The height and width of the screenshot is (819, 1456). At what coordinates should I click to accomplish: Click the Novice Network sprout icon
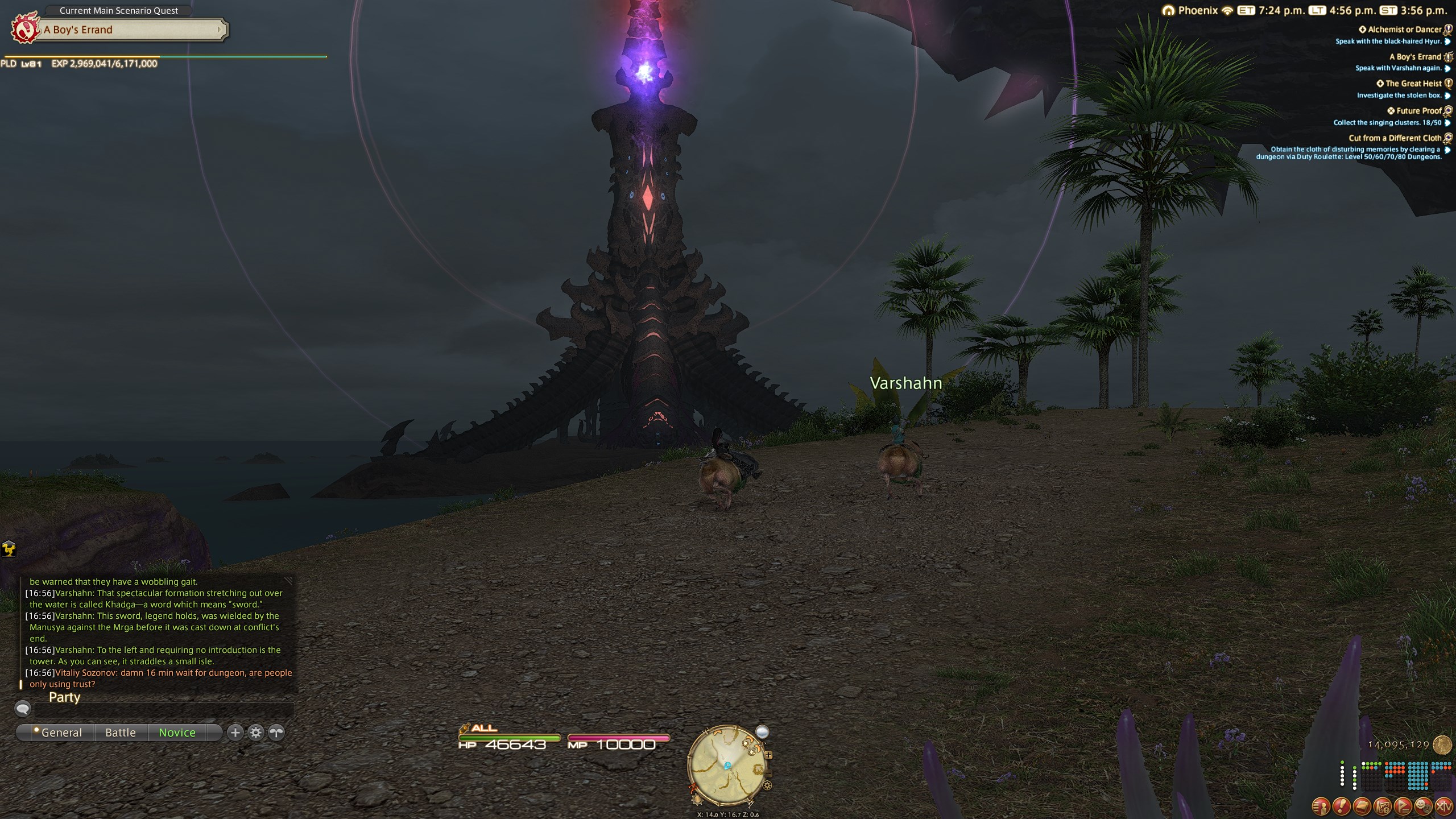coord(276,733)
